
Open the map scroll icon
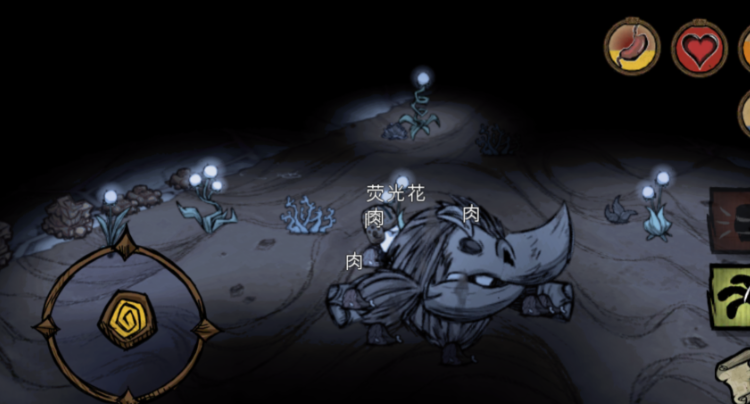click(x=737, y=381)
